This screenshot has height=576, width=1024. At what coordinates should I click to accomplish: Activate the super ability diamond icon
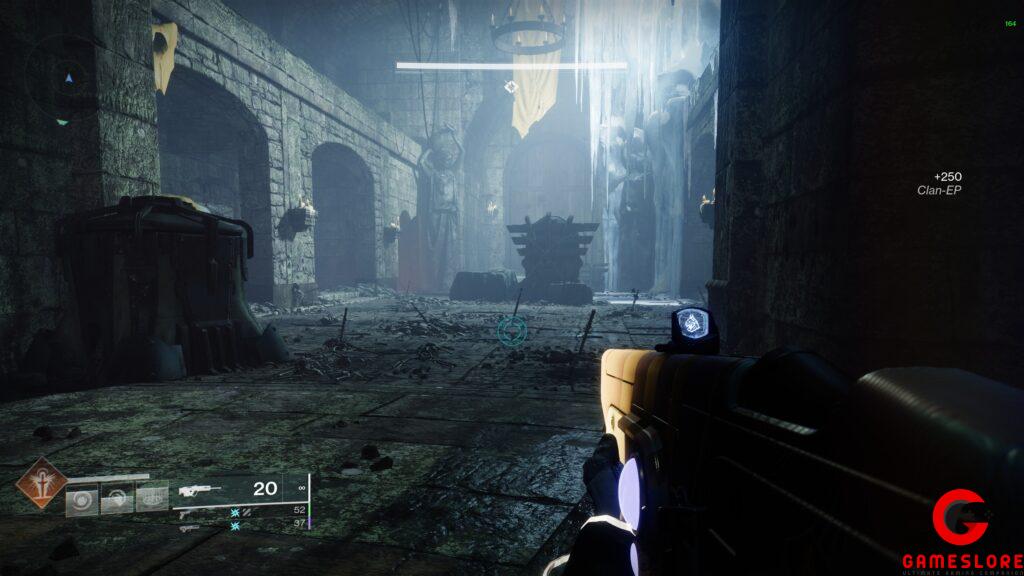click(x=41, y=483)
